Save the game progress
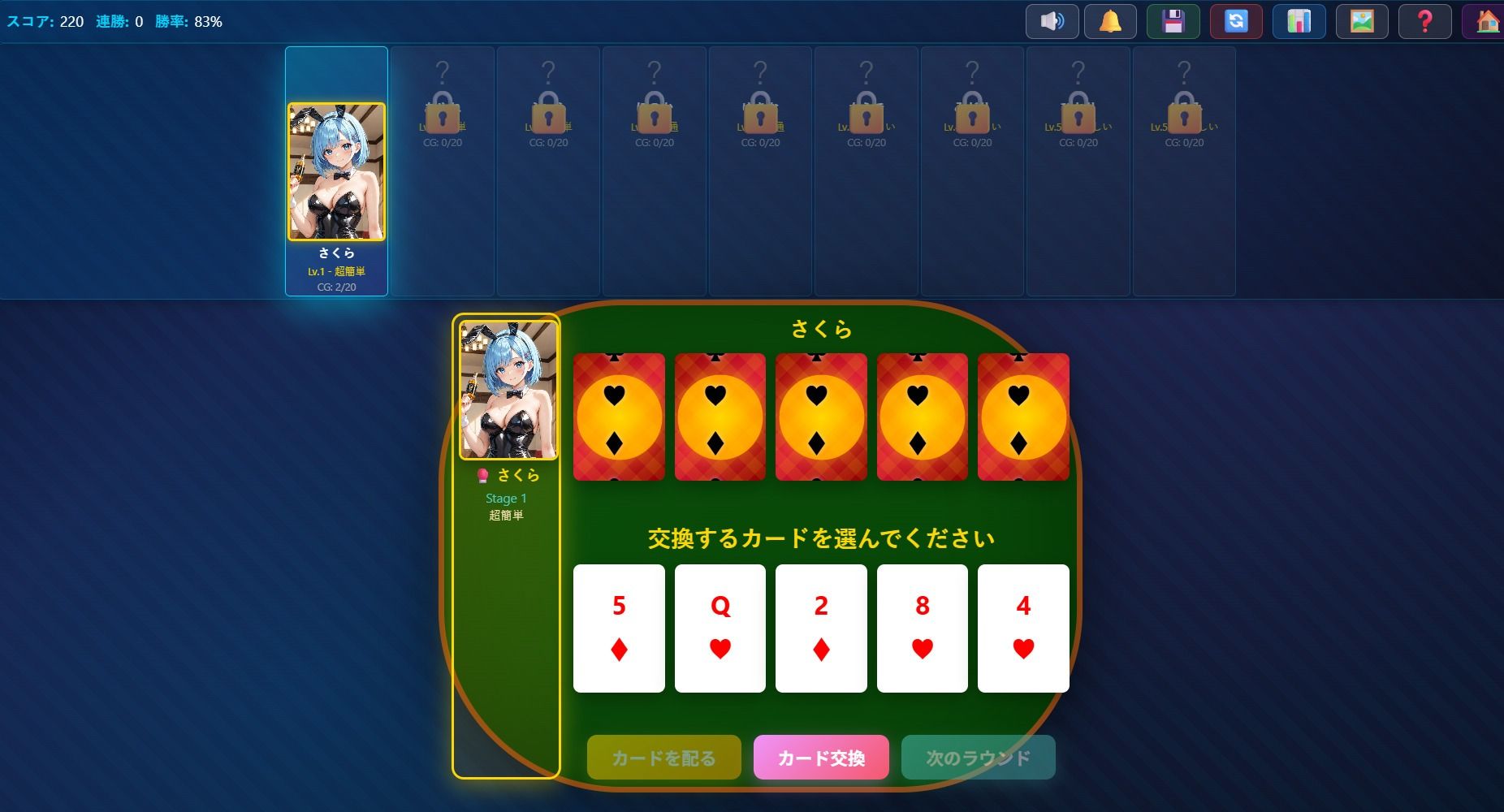Screen dimensions: 1504x812 click(1172, 20)
